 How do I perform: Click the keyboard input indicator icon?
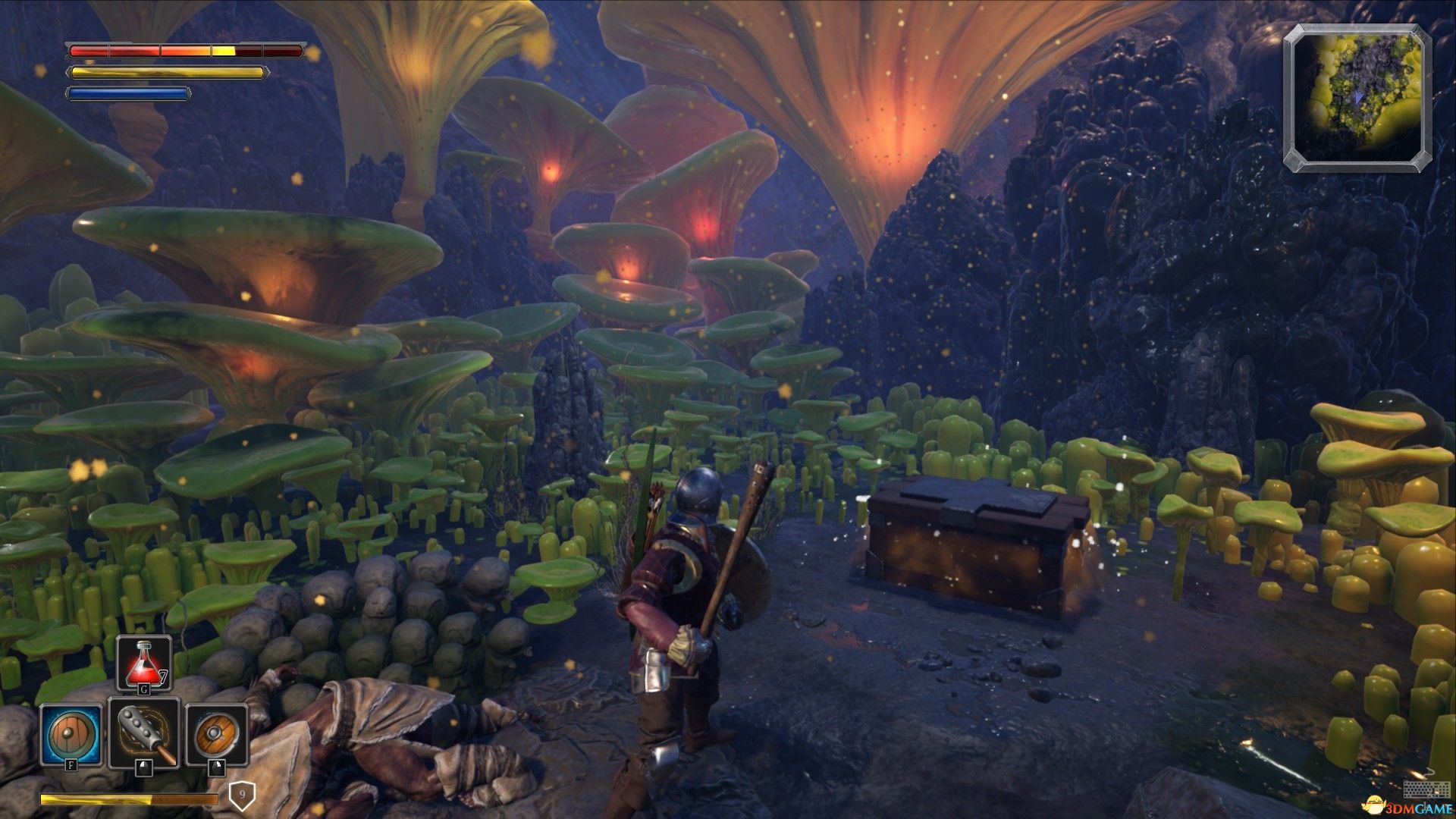1416,789
